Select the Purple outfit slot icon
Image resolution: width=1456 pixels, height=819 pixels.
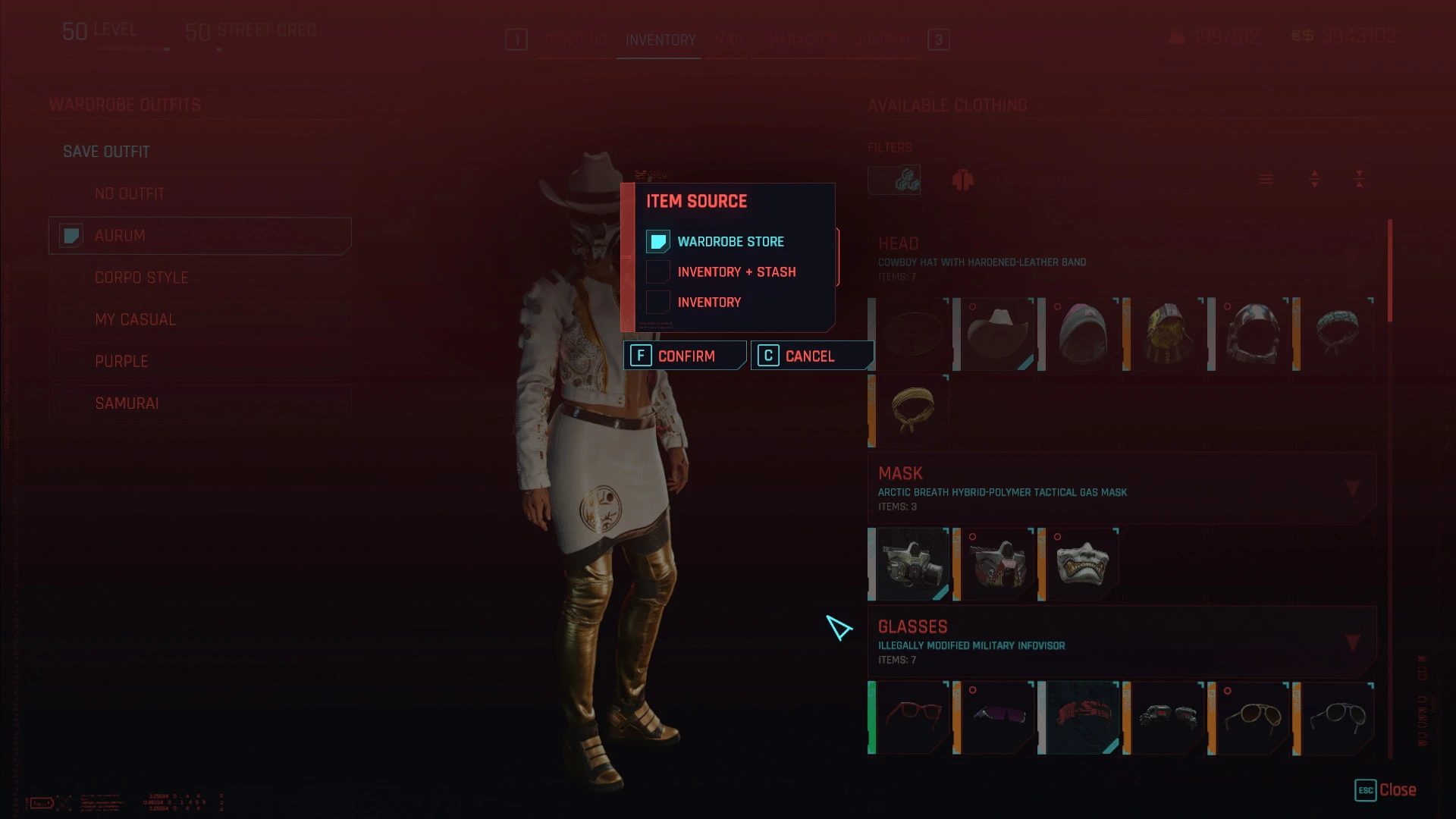pyautogui.click(x=71, y=361)
